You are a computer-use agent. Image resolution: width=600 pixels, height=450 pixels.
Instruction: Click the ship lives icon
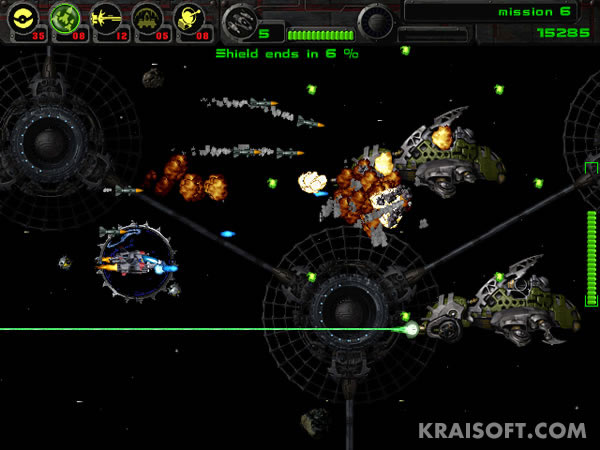(x=240, y=19)
